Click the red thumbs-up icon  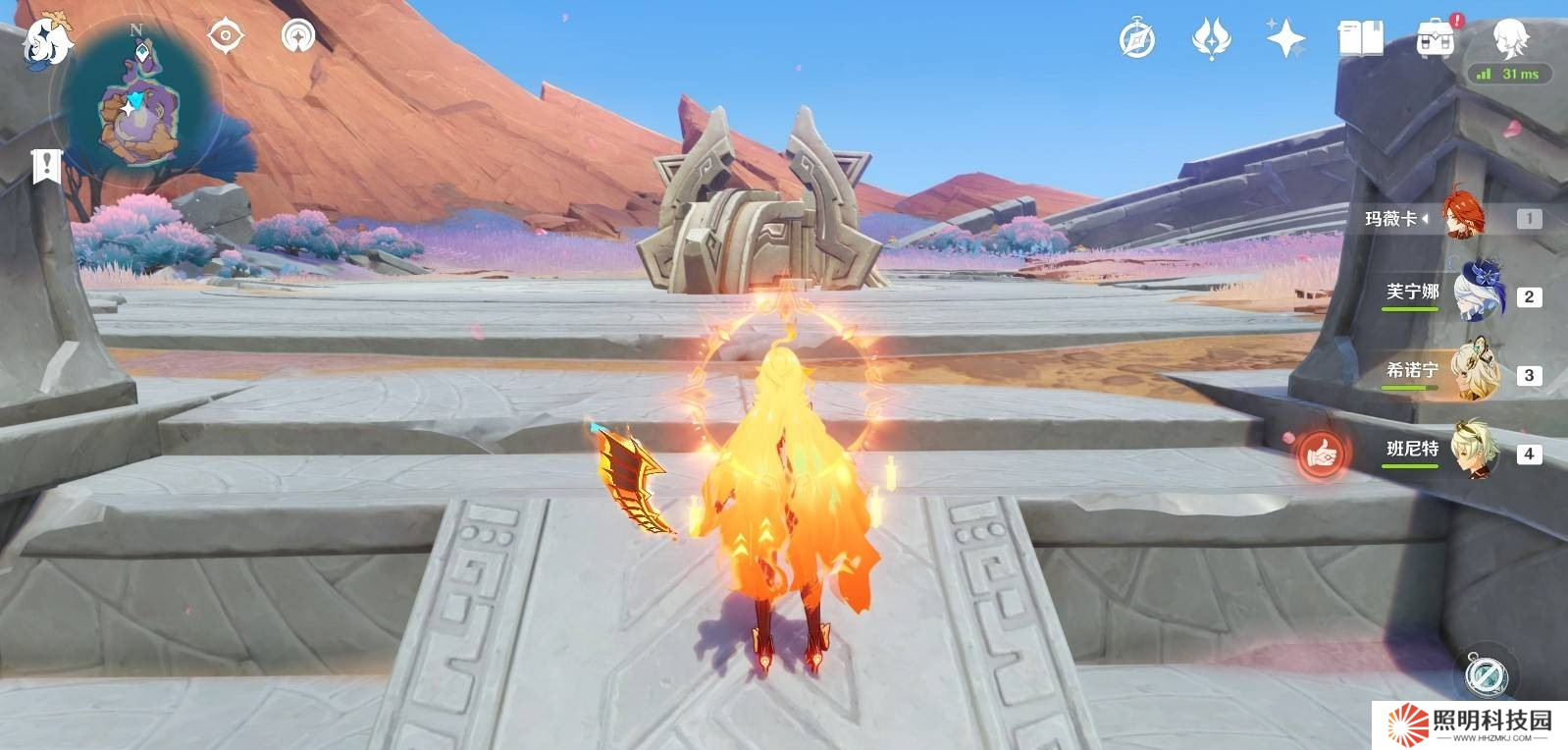point(1321,453)
